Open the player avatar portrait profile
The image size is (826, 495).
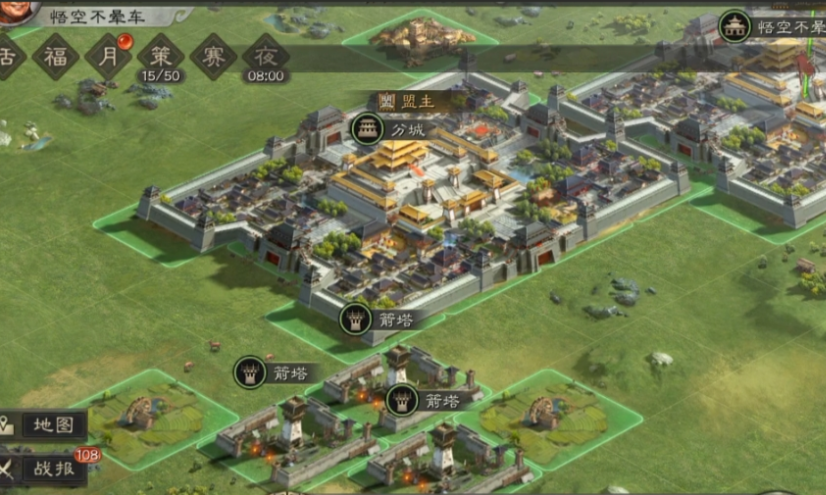click(17, 10)
